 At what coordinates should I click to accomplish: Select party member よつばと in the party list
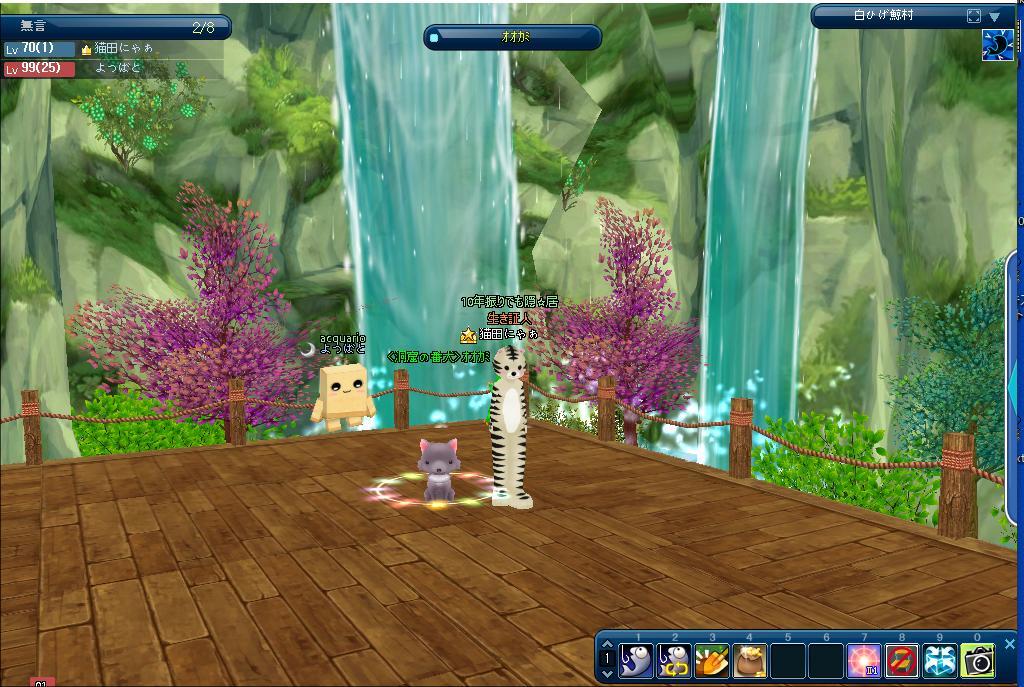pos(118,68)
